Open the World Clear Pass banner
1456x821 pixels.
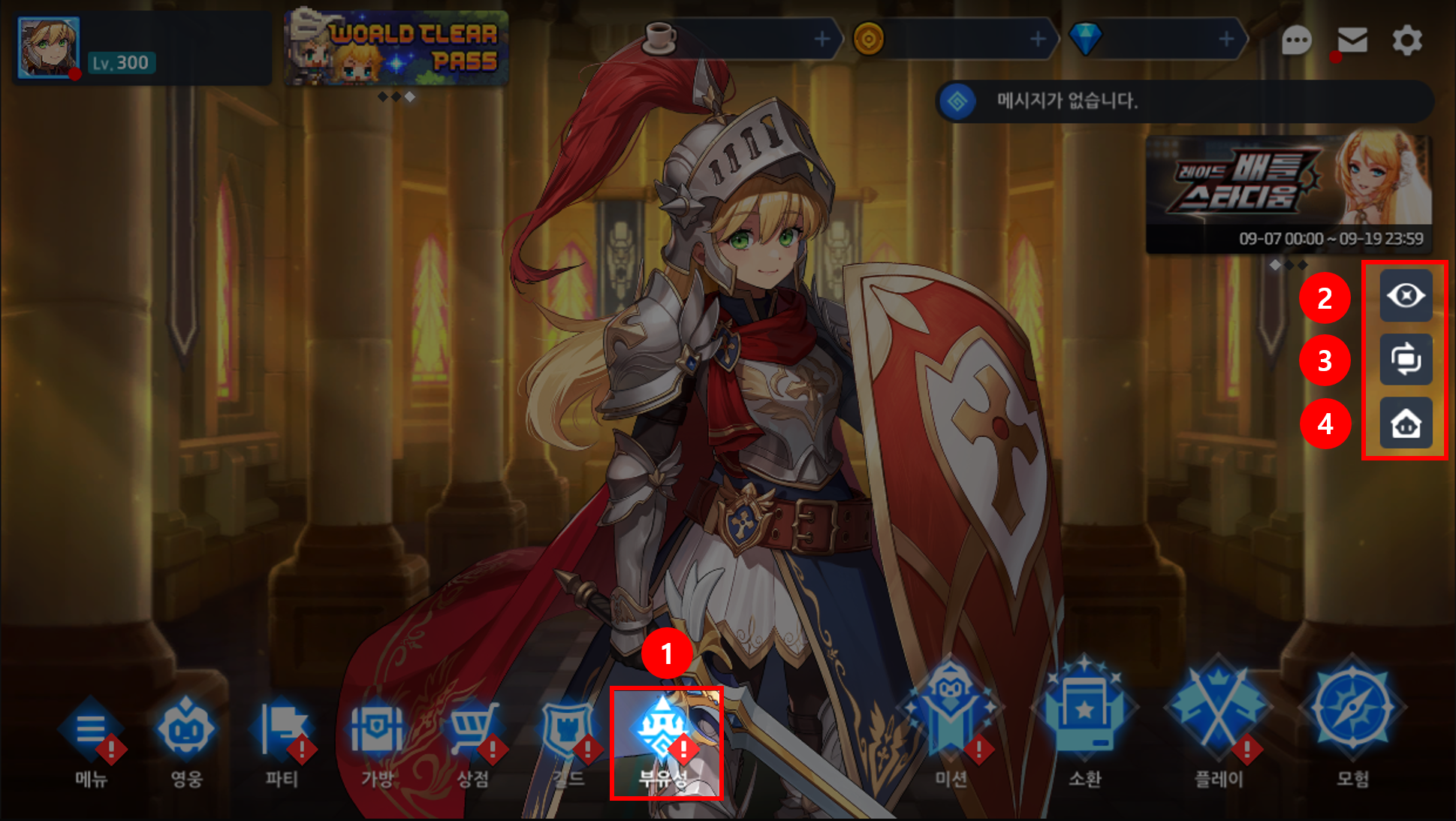pyautogui.click(x=396, y=47)
